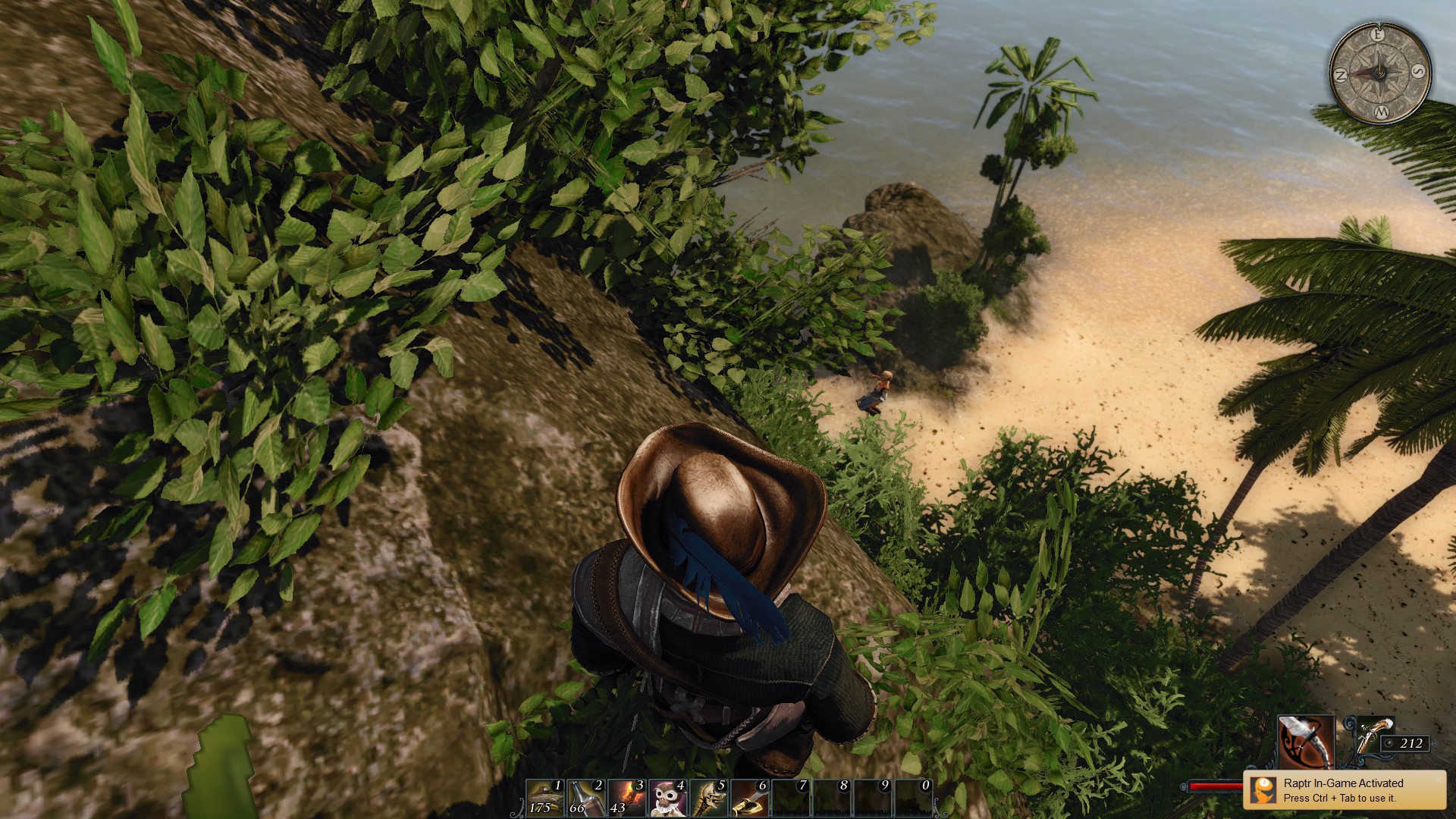Click the compass in the corner
Image resolution: width=1456 pixels, height=819 pixels.
coord(1379,73)
